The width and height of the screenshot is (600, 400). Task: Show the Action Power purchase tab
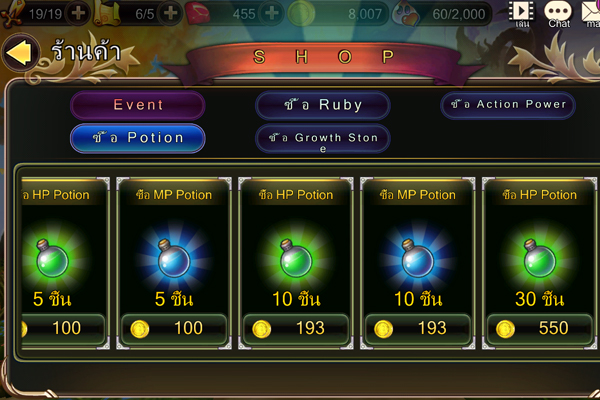coord(509,104)
